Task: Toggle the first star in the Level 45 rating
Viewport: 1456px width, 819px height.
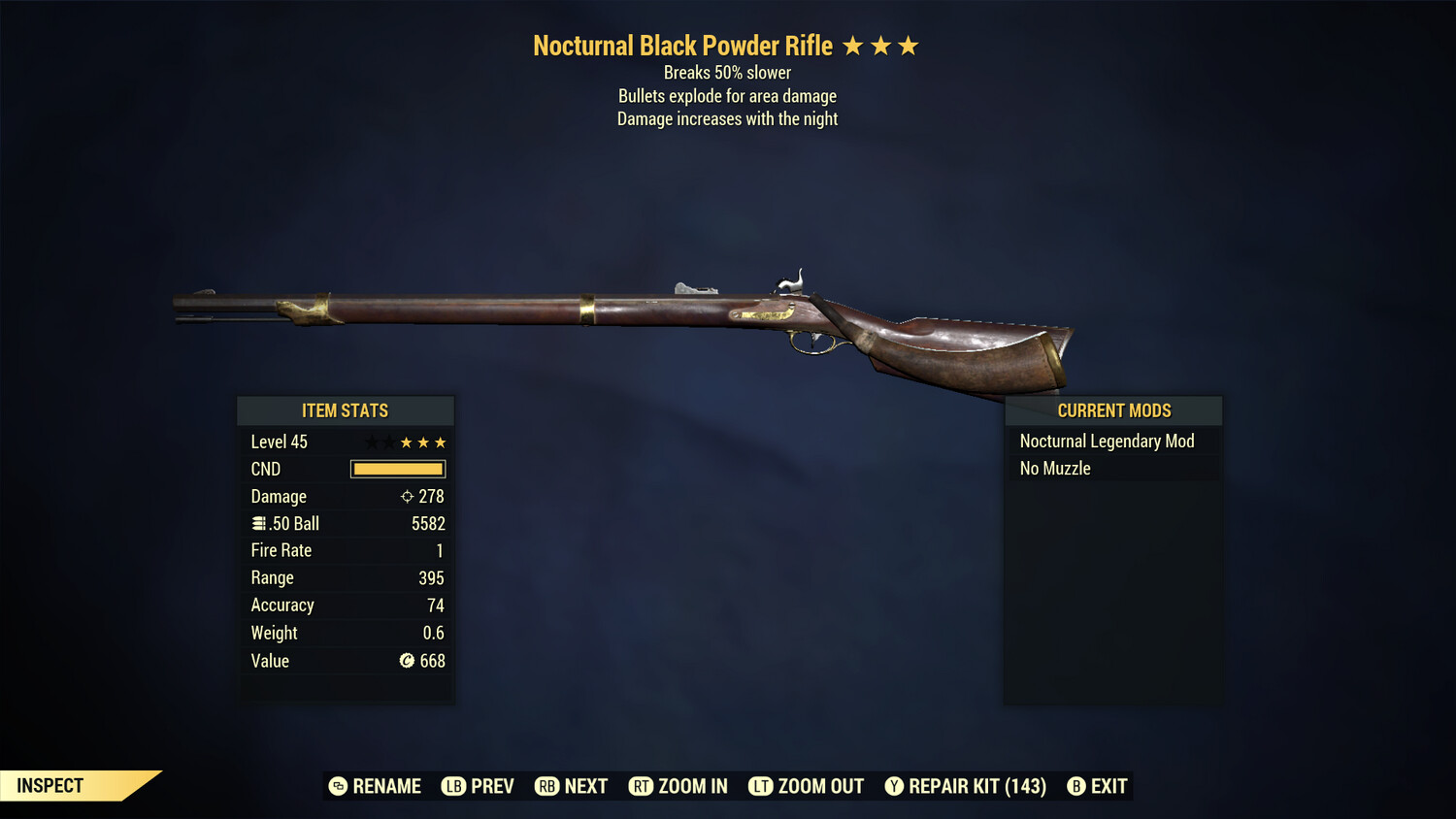Action: click(x=368, y=442)
